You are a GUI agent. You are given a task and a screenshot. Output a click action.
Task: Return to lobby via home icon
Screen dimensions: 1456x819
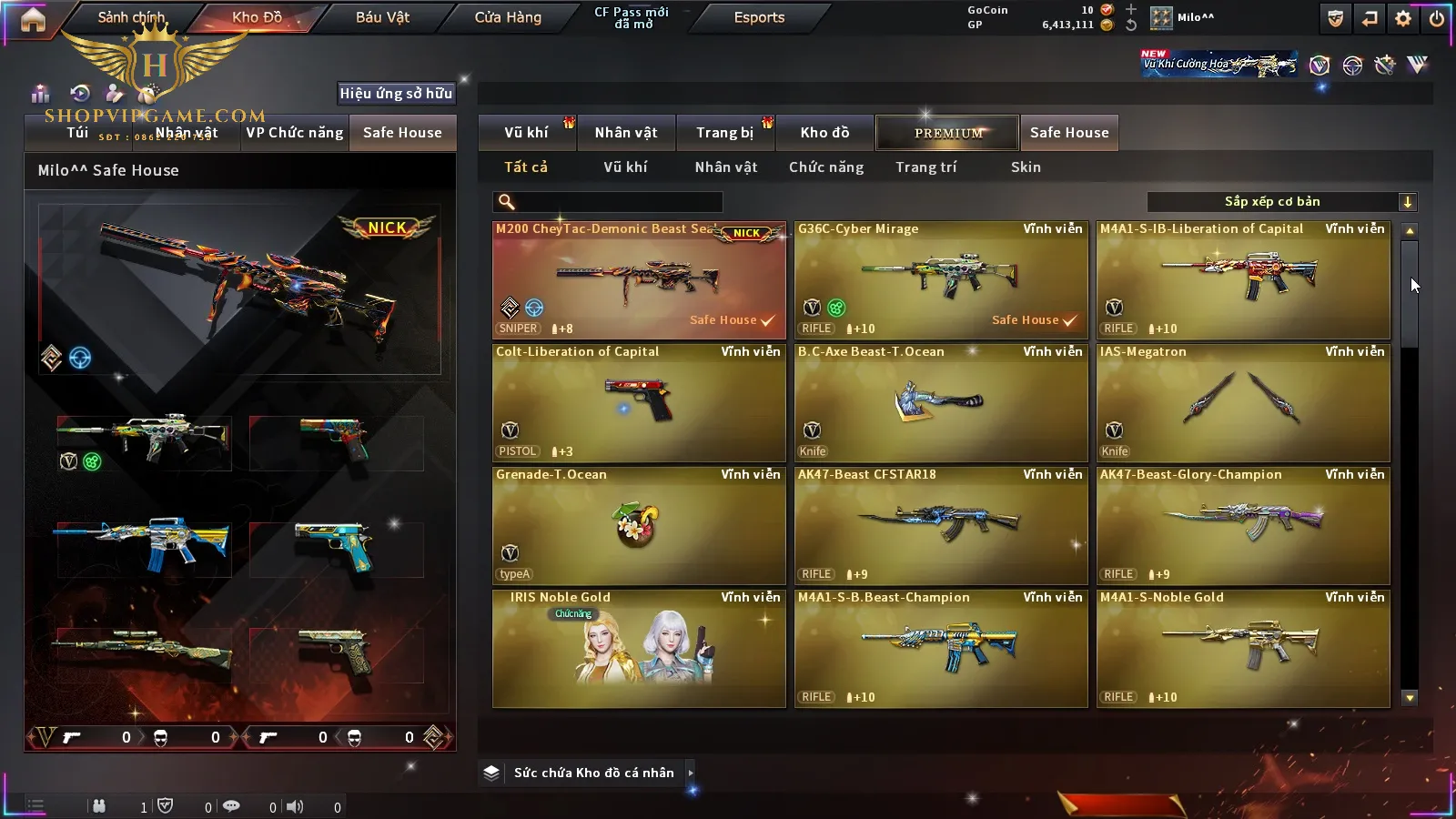[33, 19]
